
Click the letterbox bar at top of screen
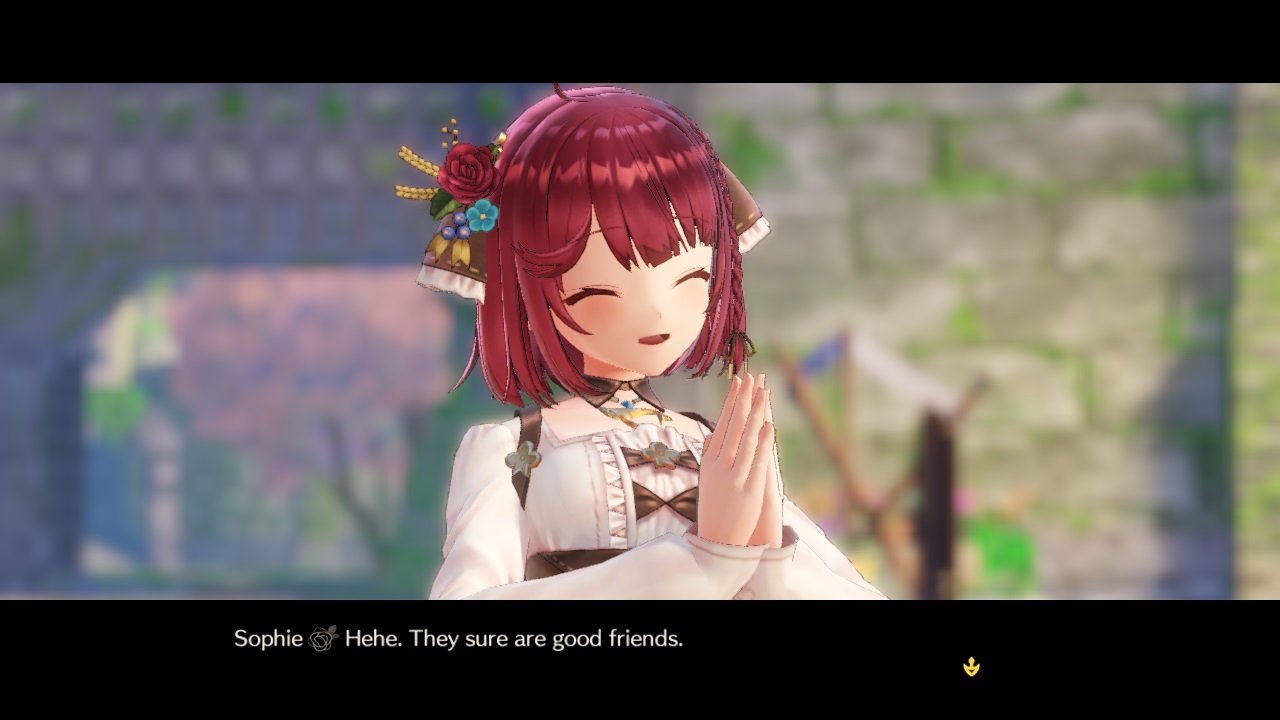coord(640,40)
